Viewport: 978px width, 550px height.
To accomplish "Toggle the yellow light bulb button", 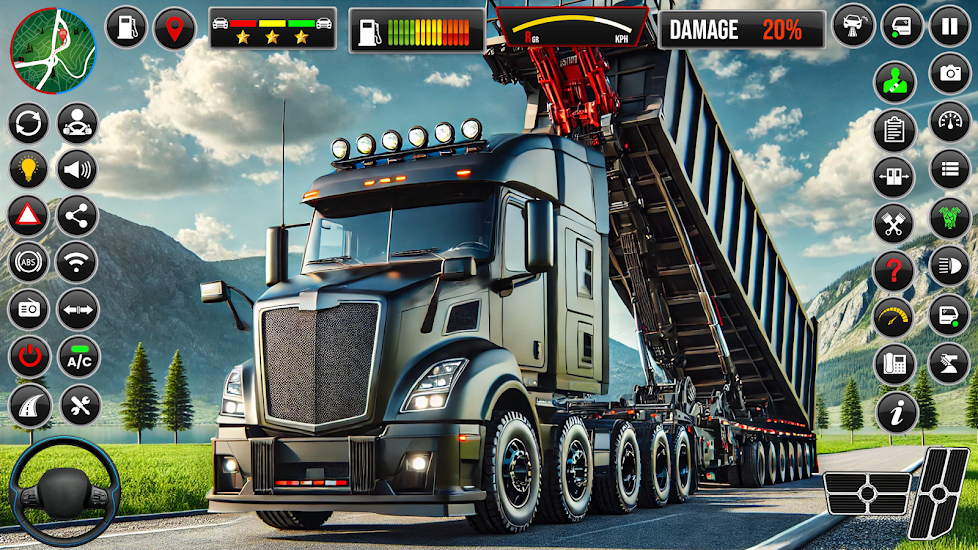I will (x=29, y=169).
